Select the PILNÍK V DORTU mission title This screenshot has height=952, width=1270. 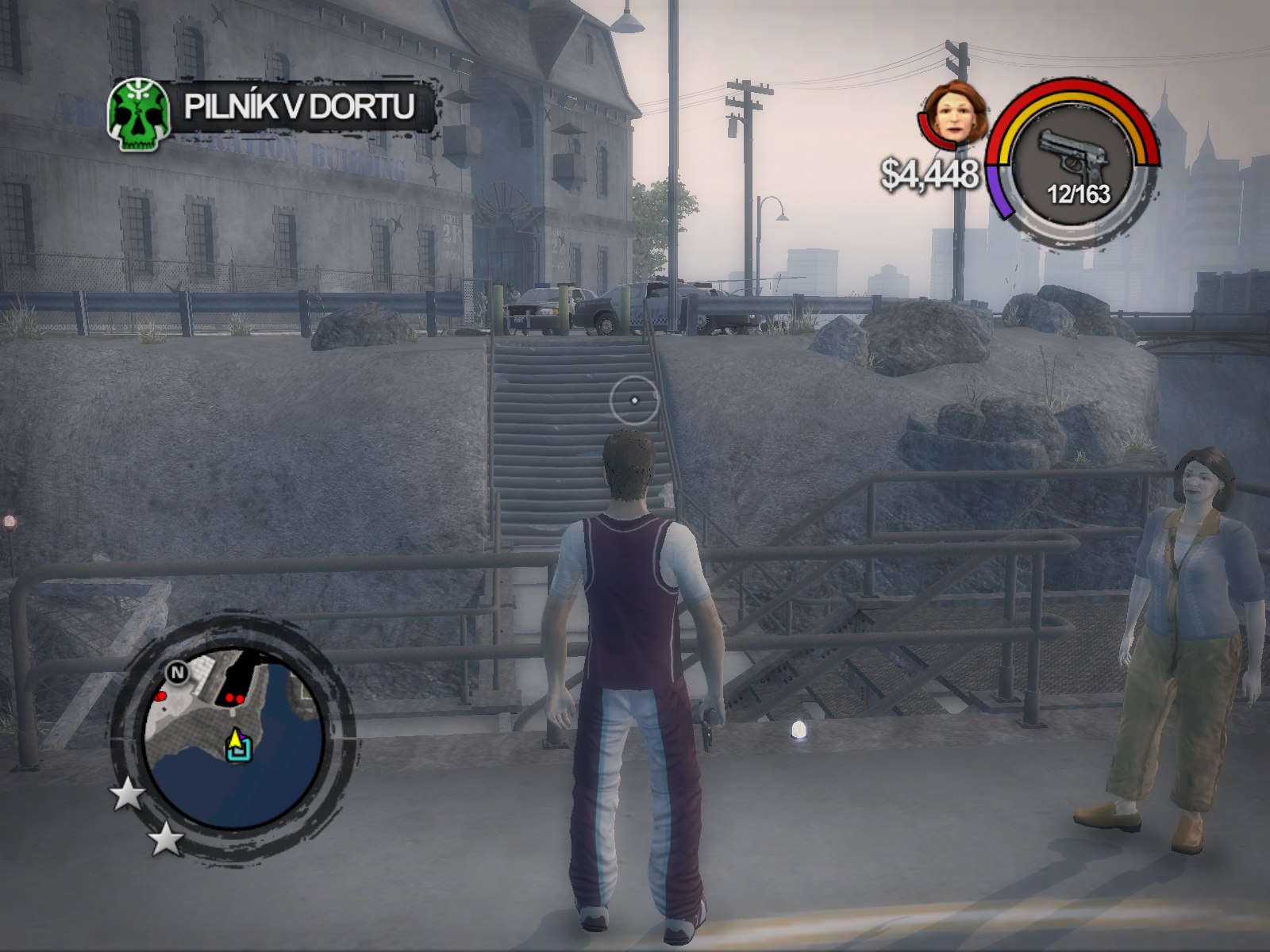pyautogui.click(x=299, y=106)
